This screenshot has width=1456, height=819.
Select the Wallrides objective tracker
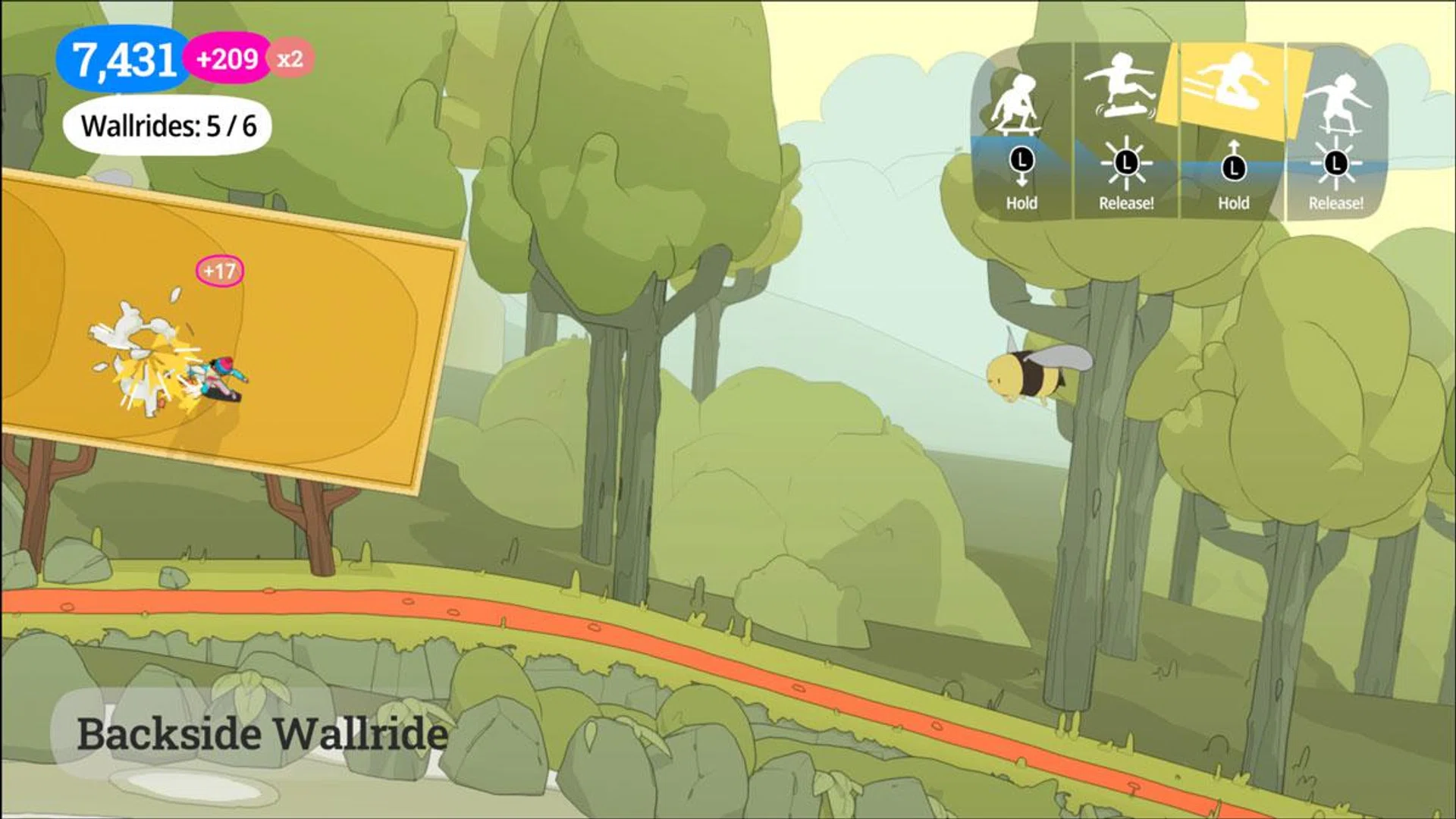point(168,126)
